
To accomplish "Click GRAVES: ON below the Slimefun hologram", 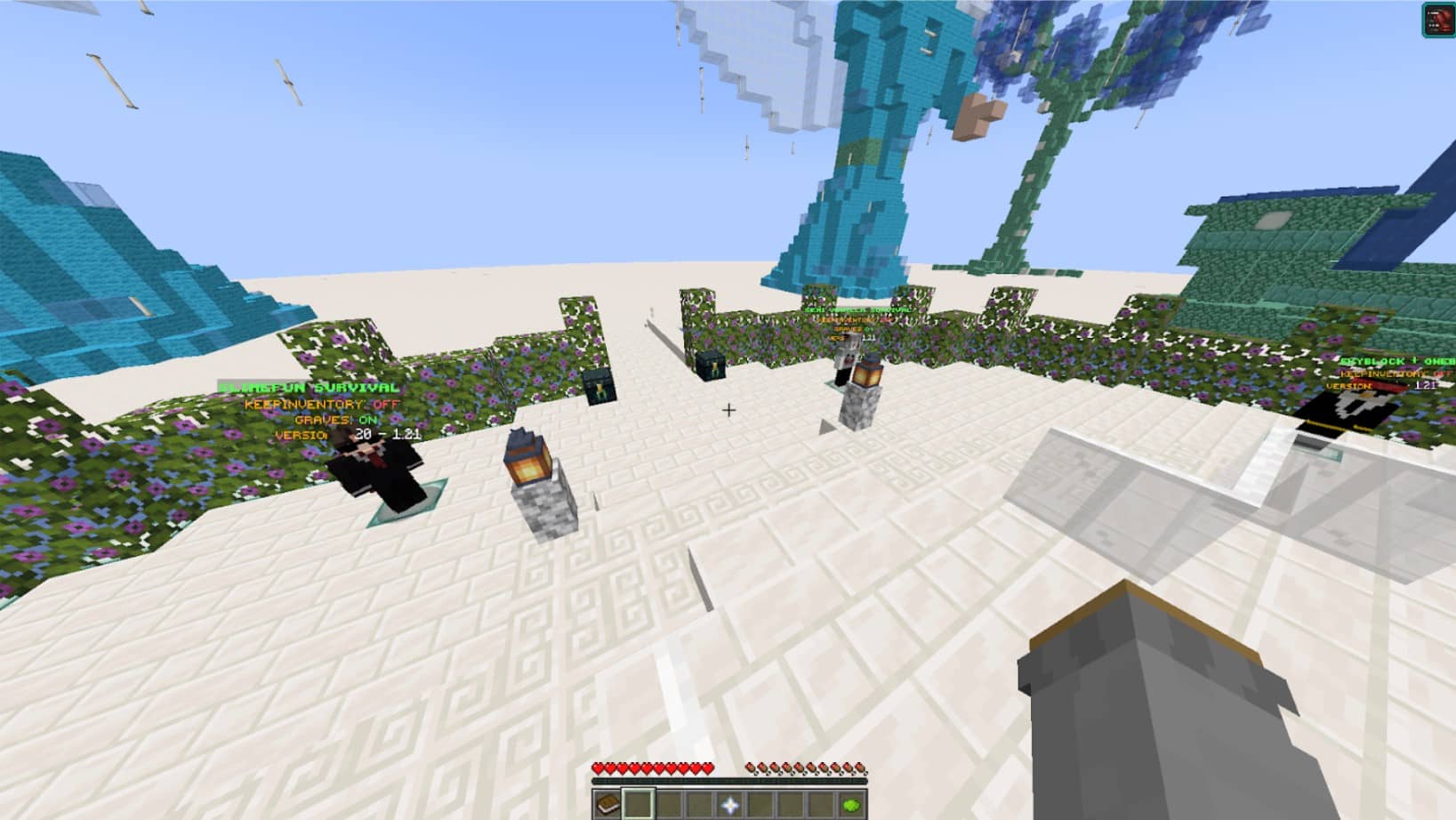I will (334, 420).
